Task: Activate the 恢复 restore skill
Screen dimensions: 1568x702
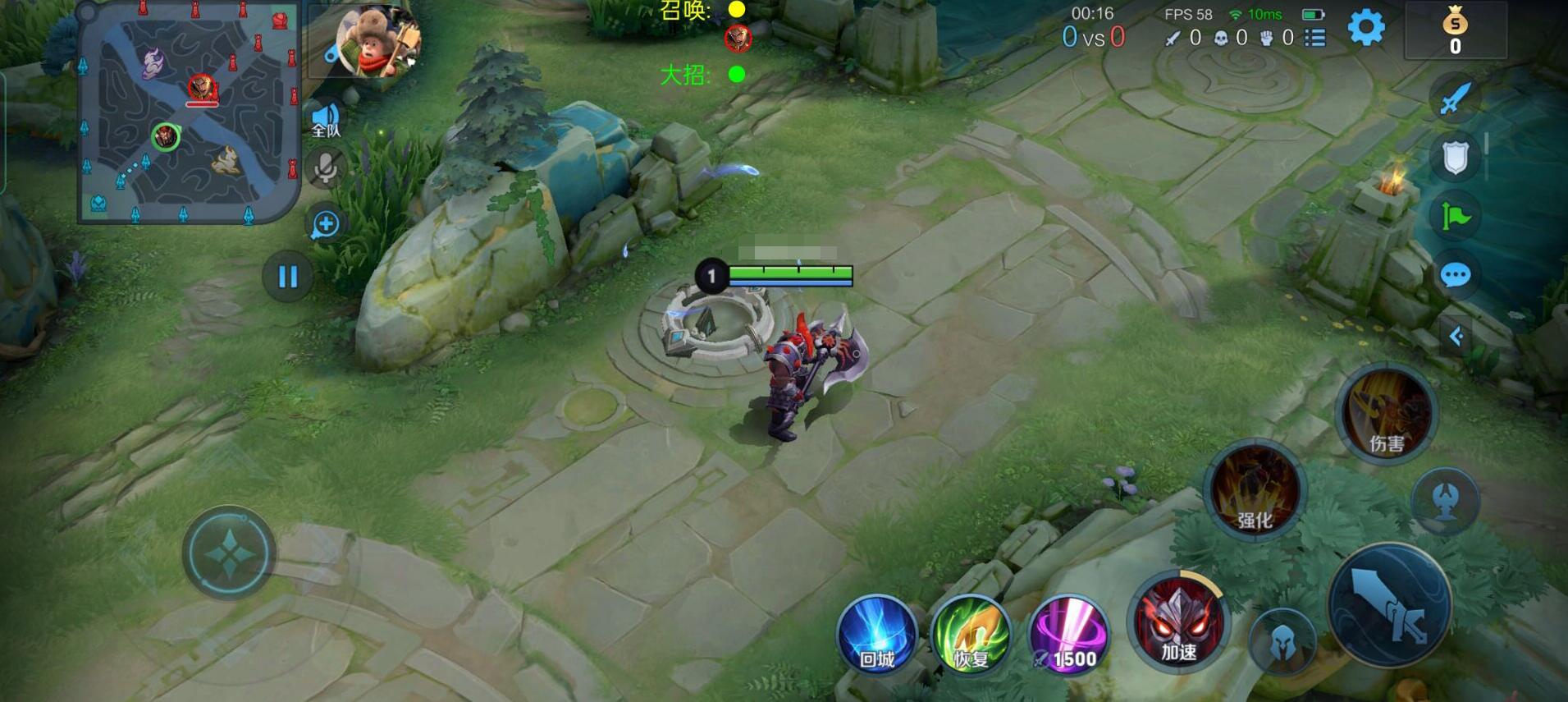Action: [x=971, y=635]
